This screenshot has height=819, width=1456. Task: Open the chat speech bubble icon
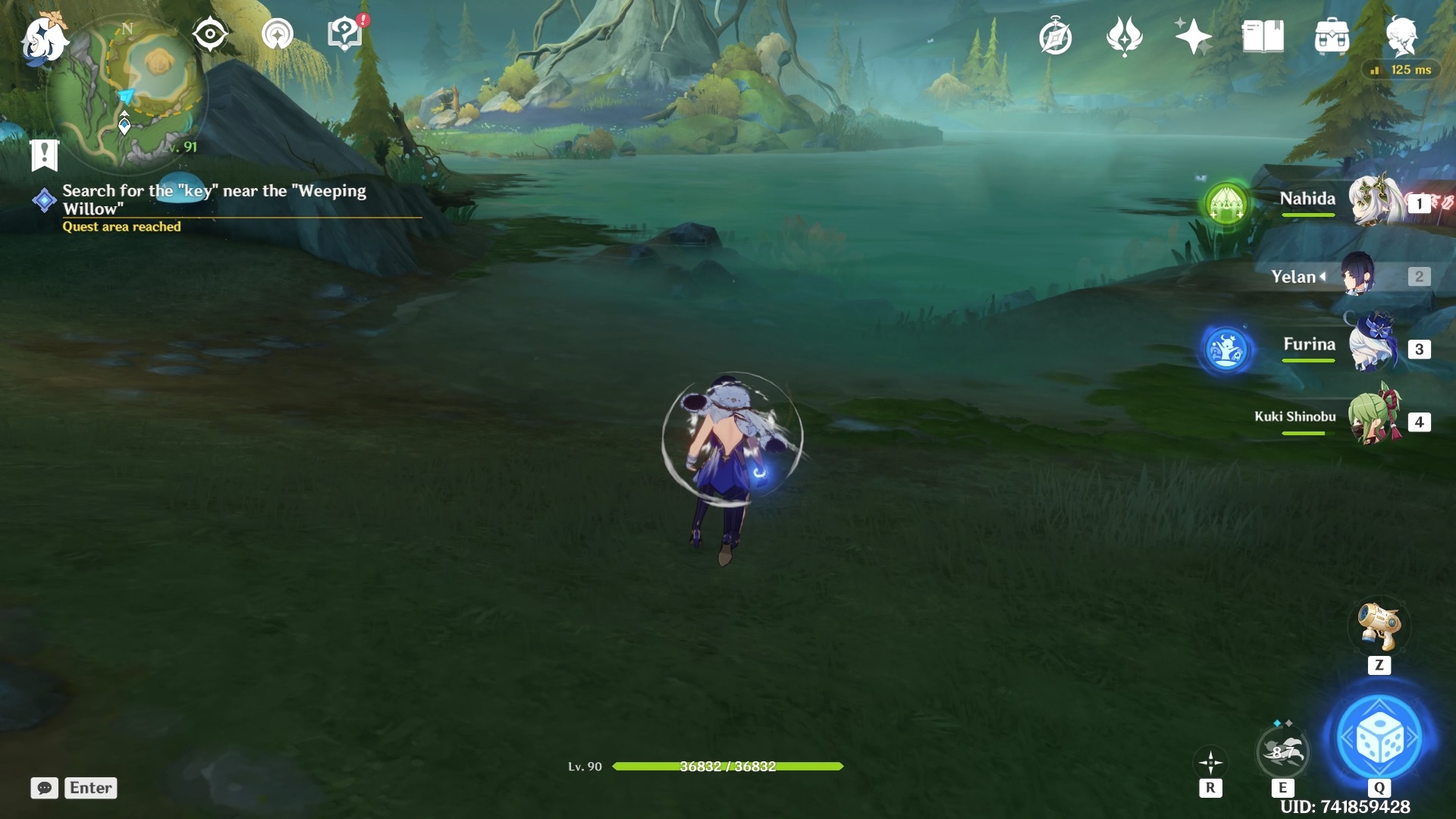pyautogui.click(x=45, y=788)
